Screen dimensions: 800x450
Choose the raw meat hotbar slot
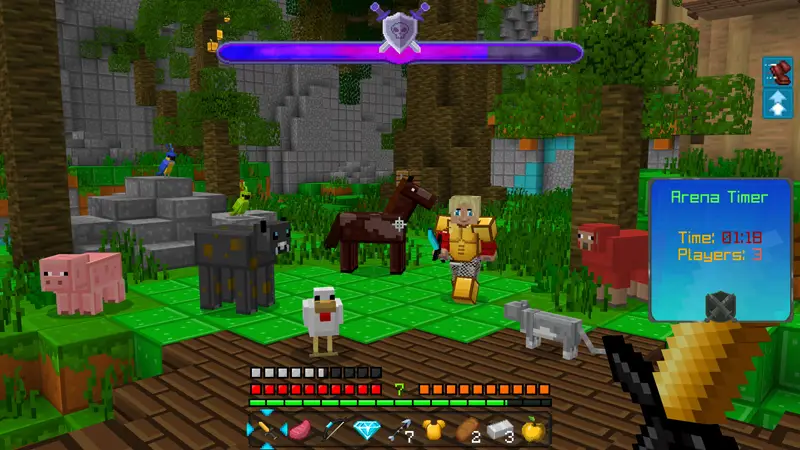pos(299,431)
